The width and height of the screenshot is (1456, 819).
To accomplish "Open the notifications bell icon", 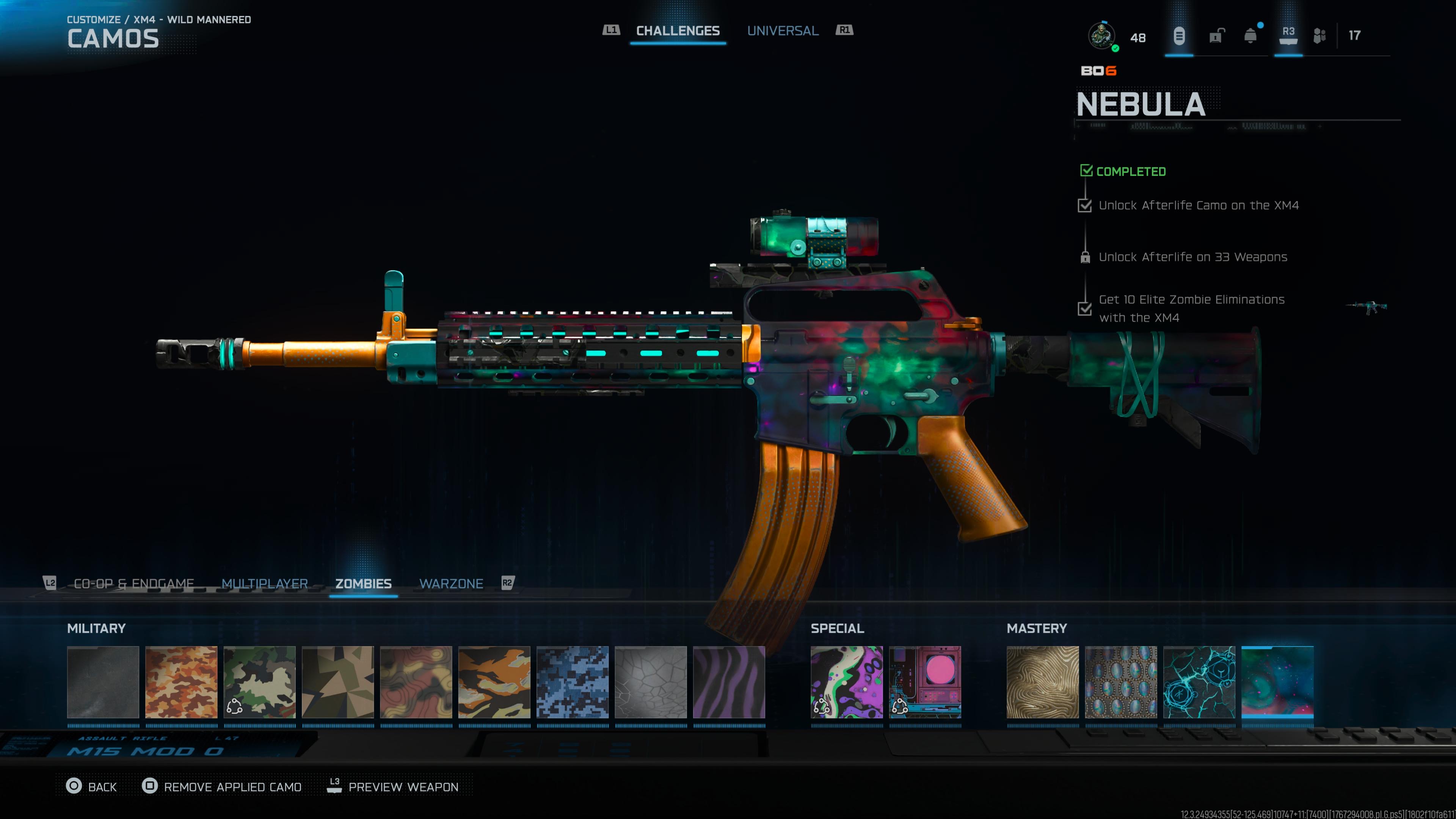I will 1250,36.
